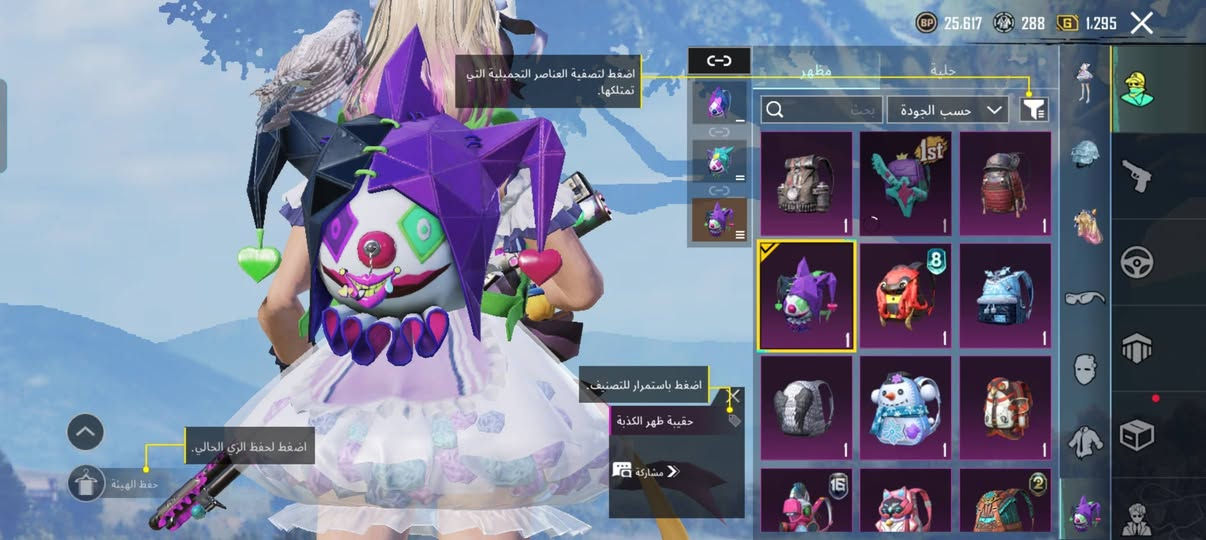This screenshot has height=540, width=1206.
Task: Save the outfit with حفظ الهيئة
Action: click(x=89, y=483)
